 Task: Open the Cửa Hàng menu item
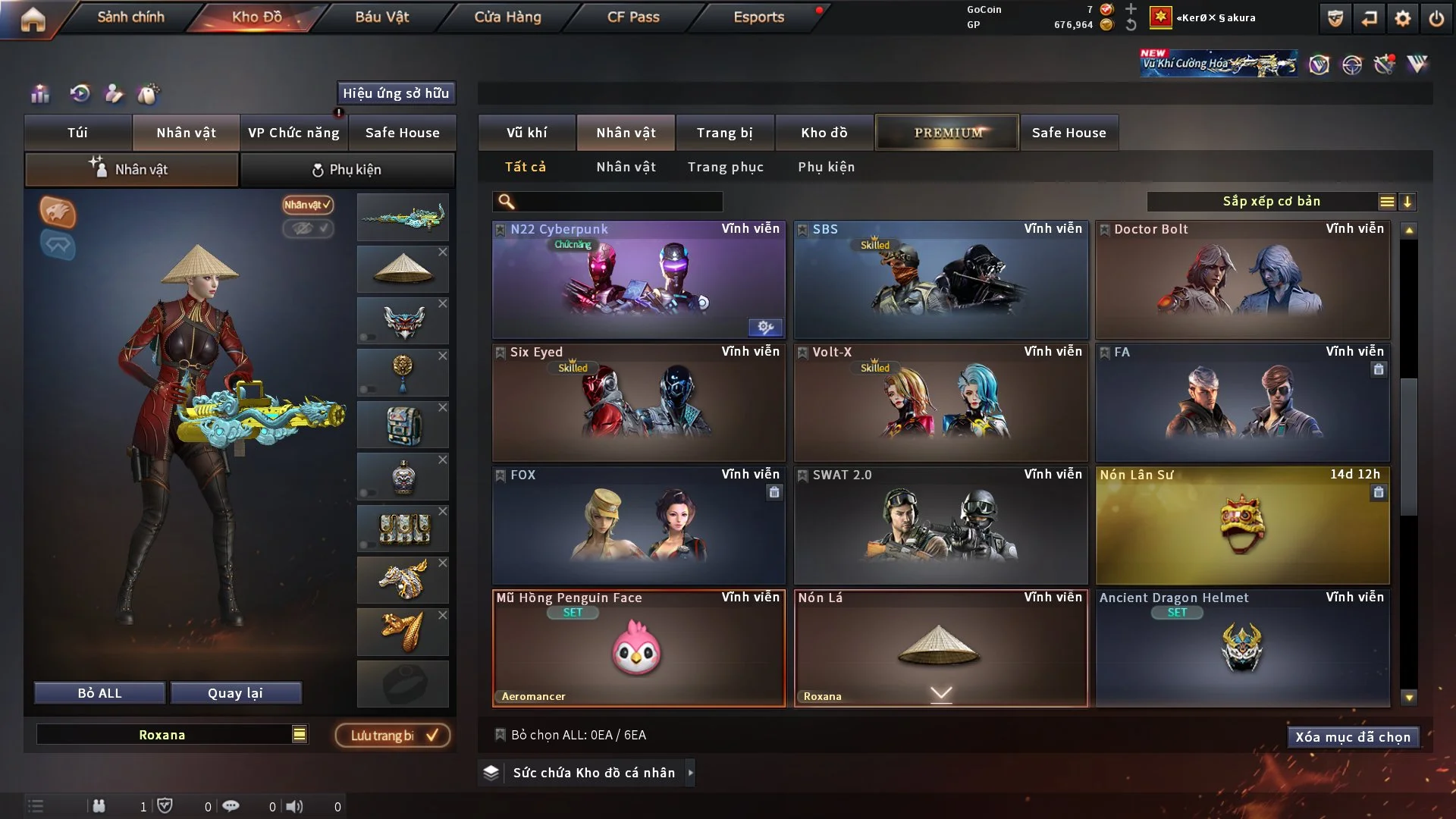pos(507,16)
